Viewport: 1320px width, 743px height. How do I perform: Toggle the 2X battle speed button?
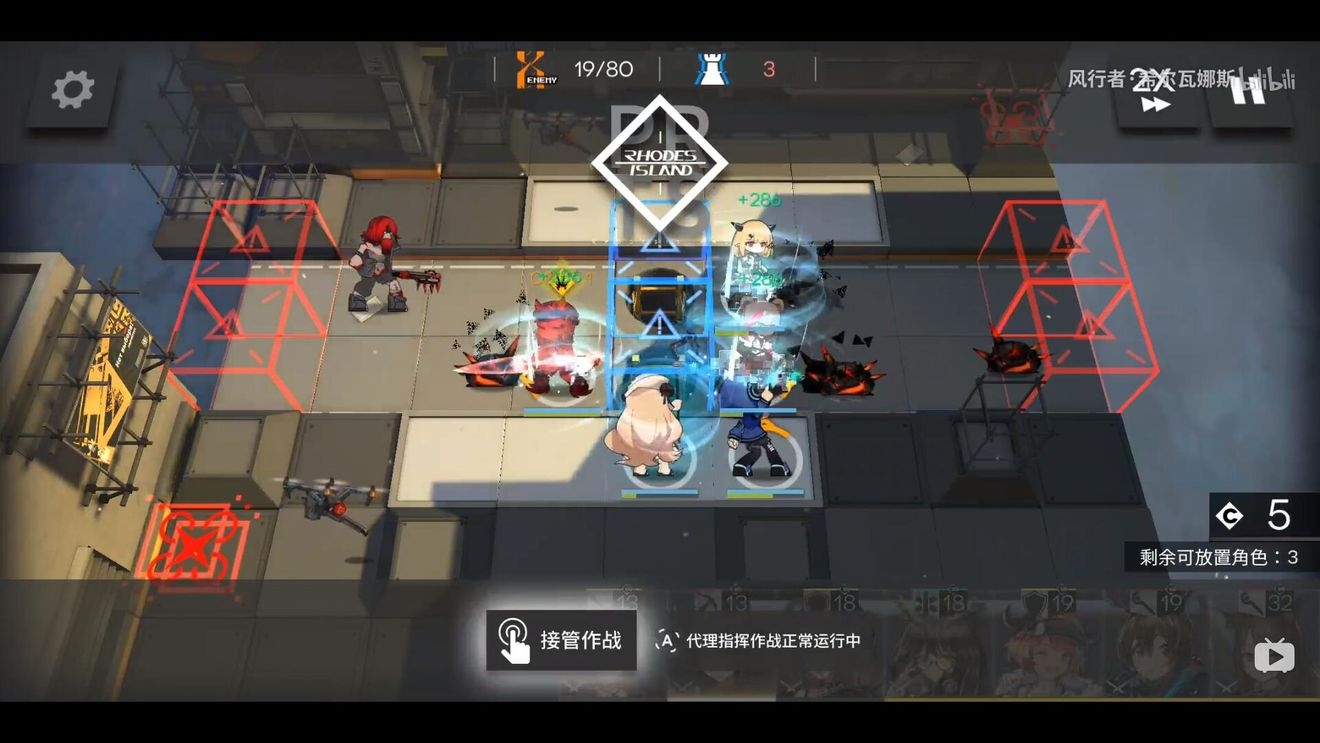[1156, 93]
